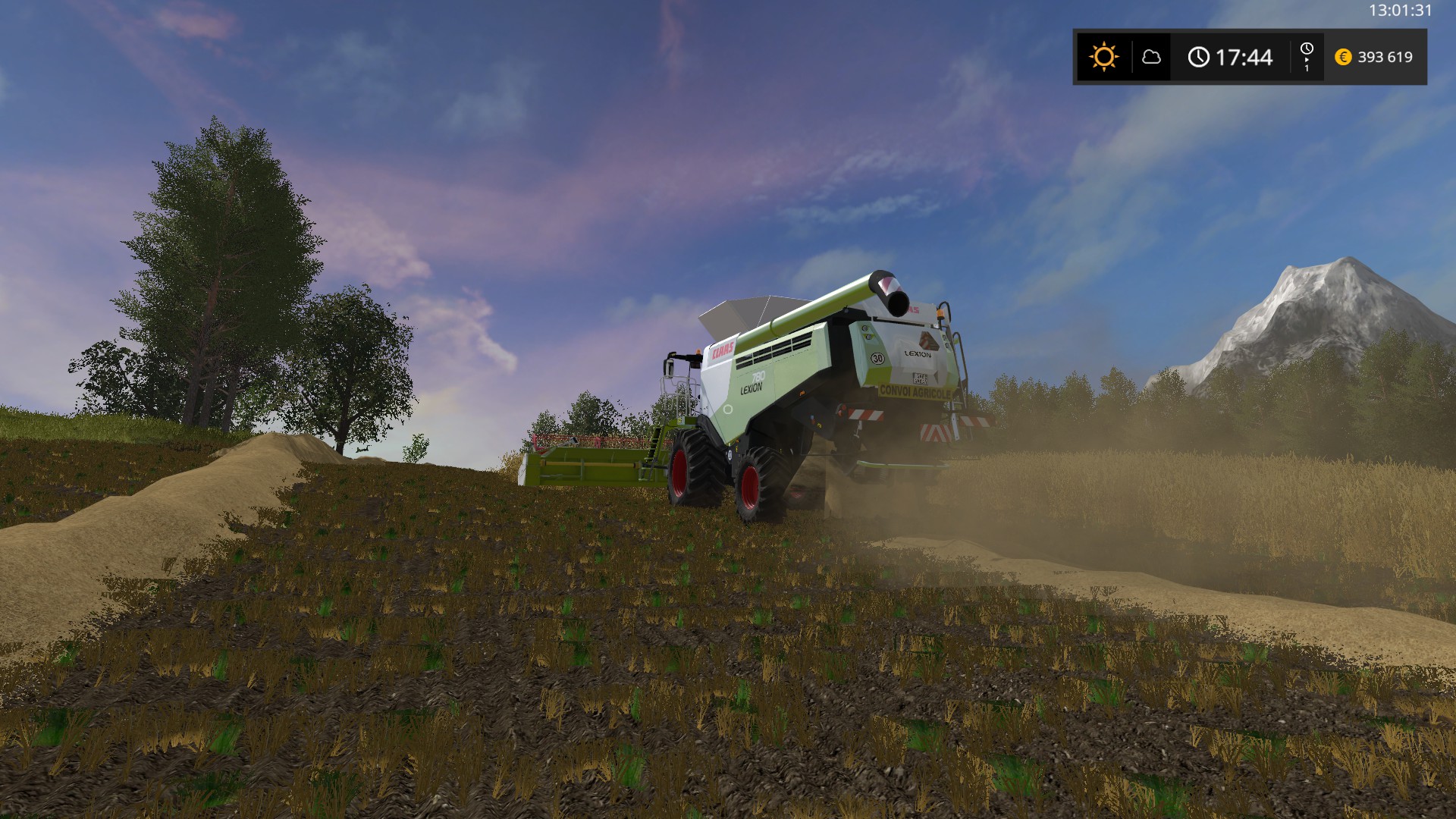
Task: Expand the HUD information panel
Action: 1251,57
